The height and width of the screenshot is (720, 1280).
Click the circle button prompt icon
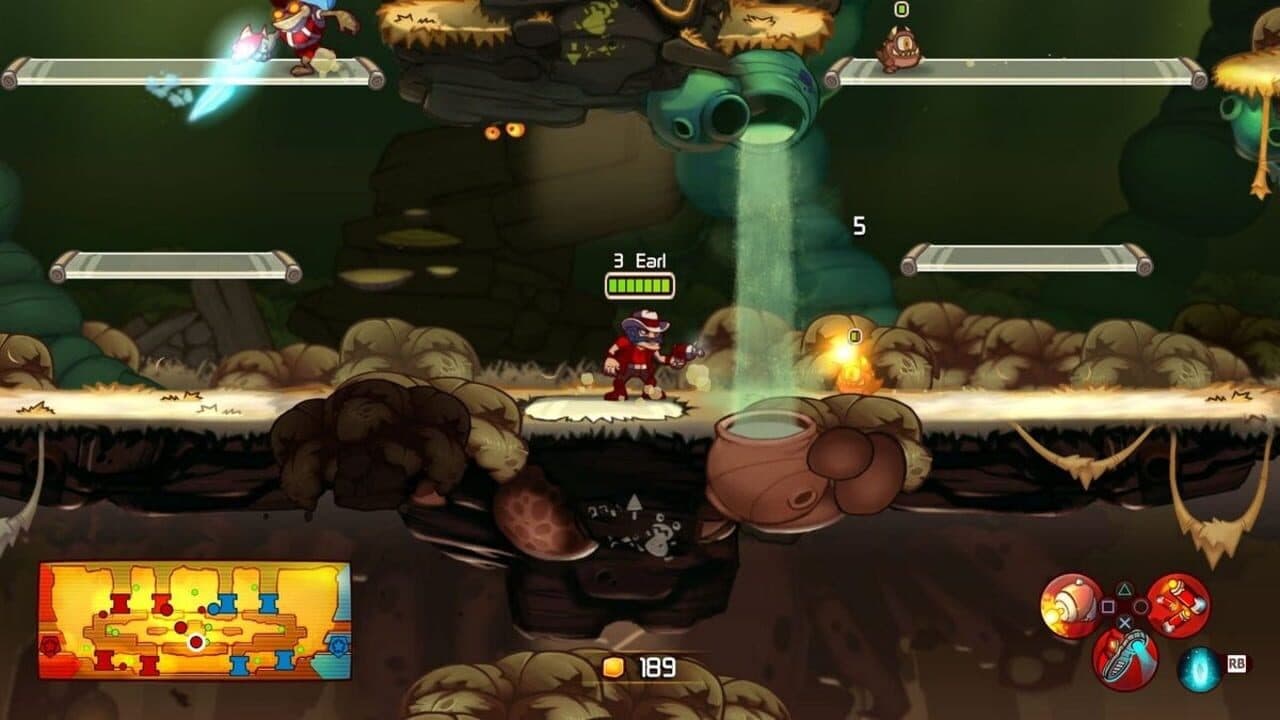(1141, 607)
